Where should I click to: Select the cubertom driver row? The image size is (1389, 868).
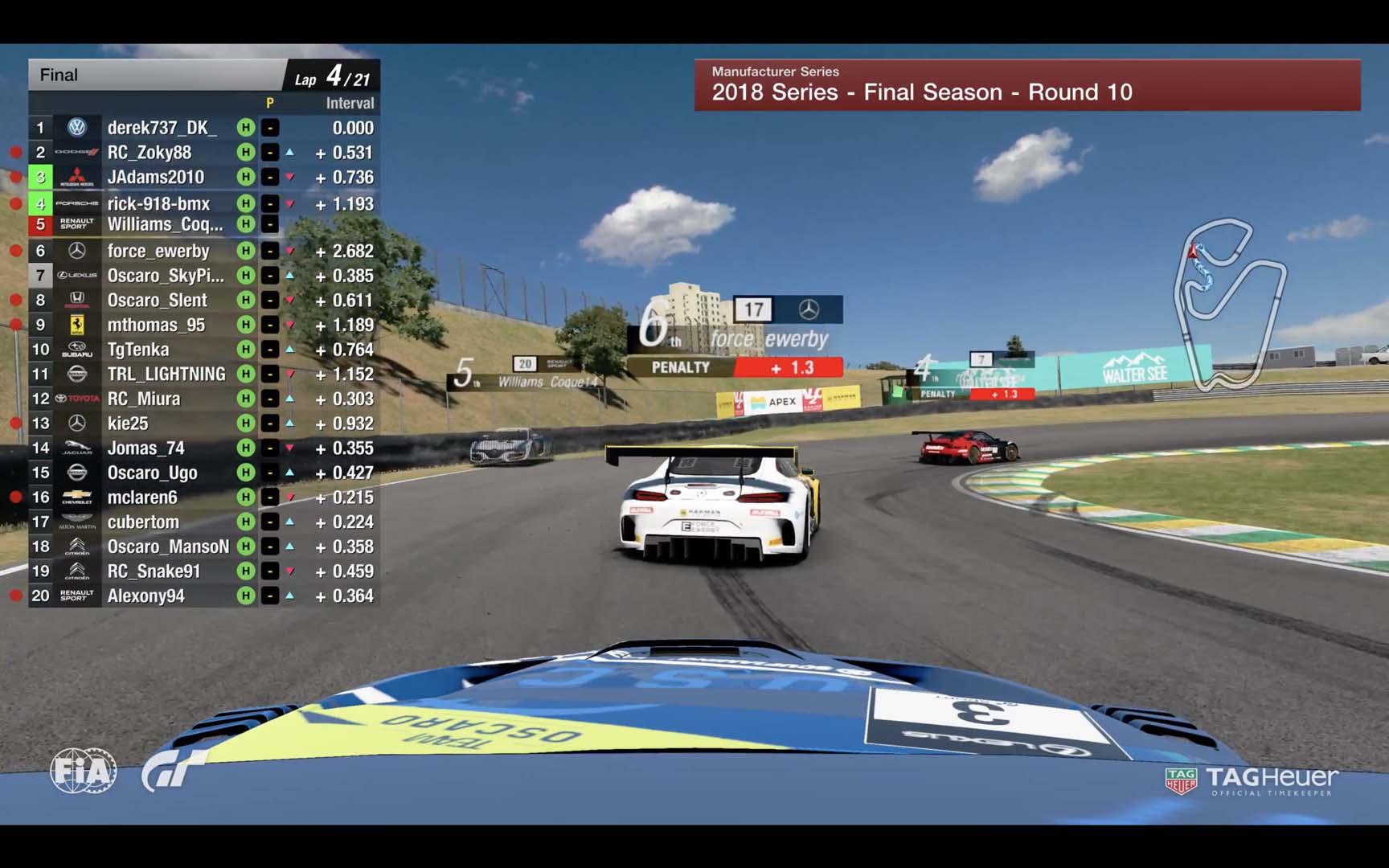coord(143,522)
